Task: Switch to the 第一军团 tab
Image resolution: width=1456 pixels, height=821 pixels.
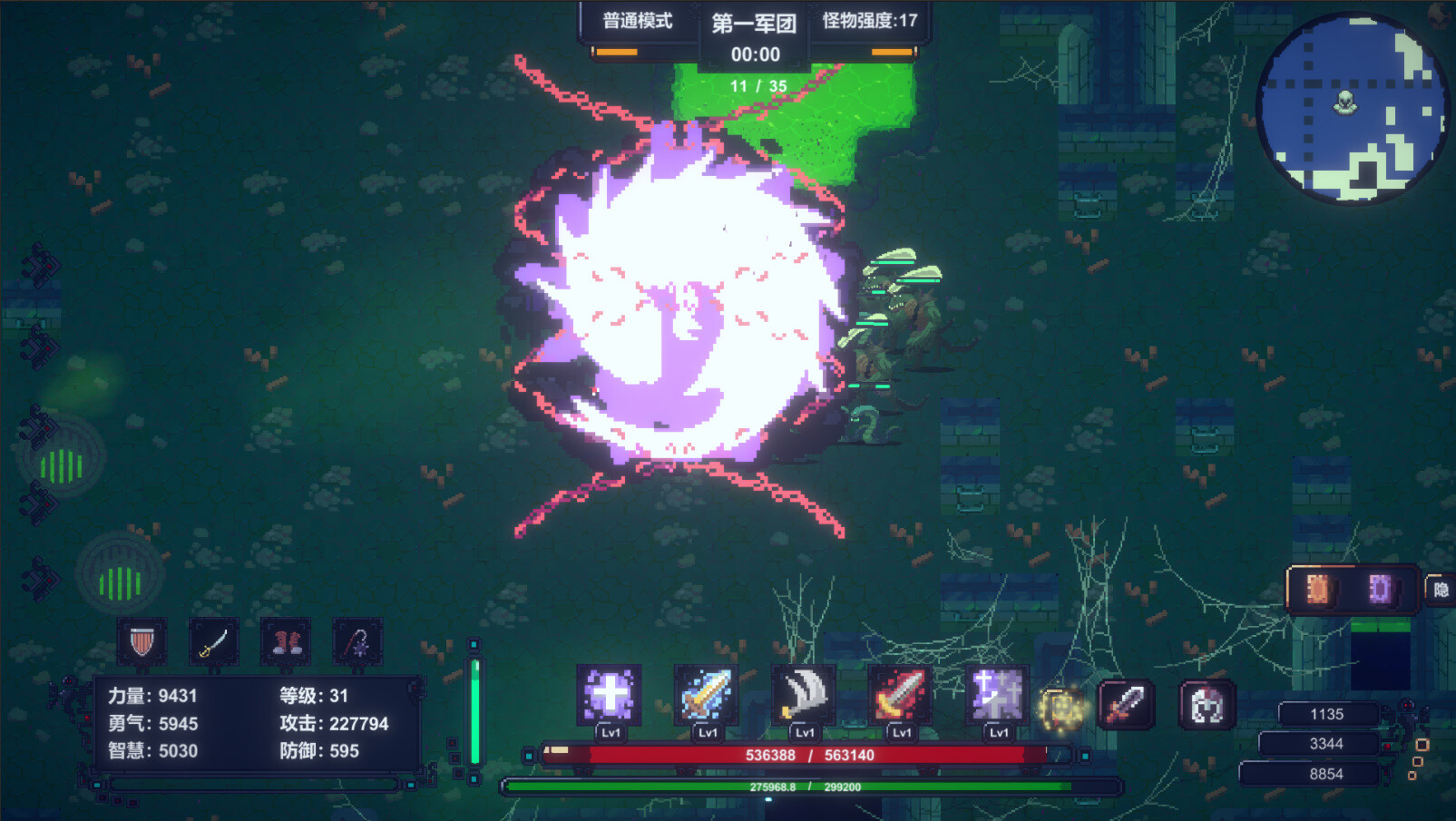Action: coord(755,24)
